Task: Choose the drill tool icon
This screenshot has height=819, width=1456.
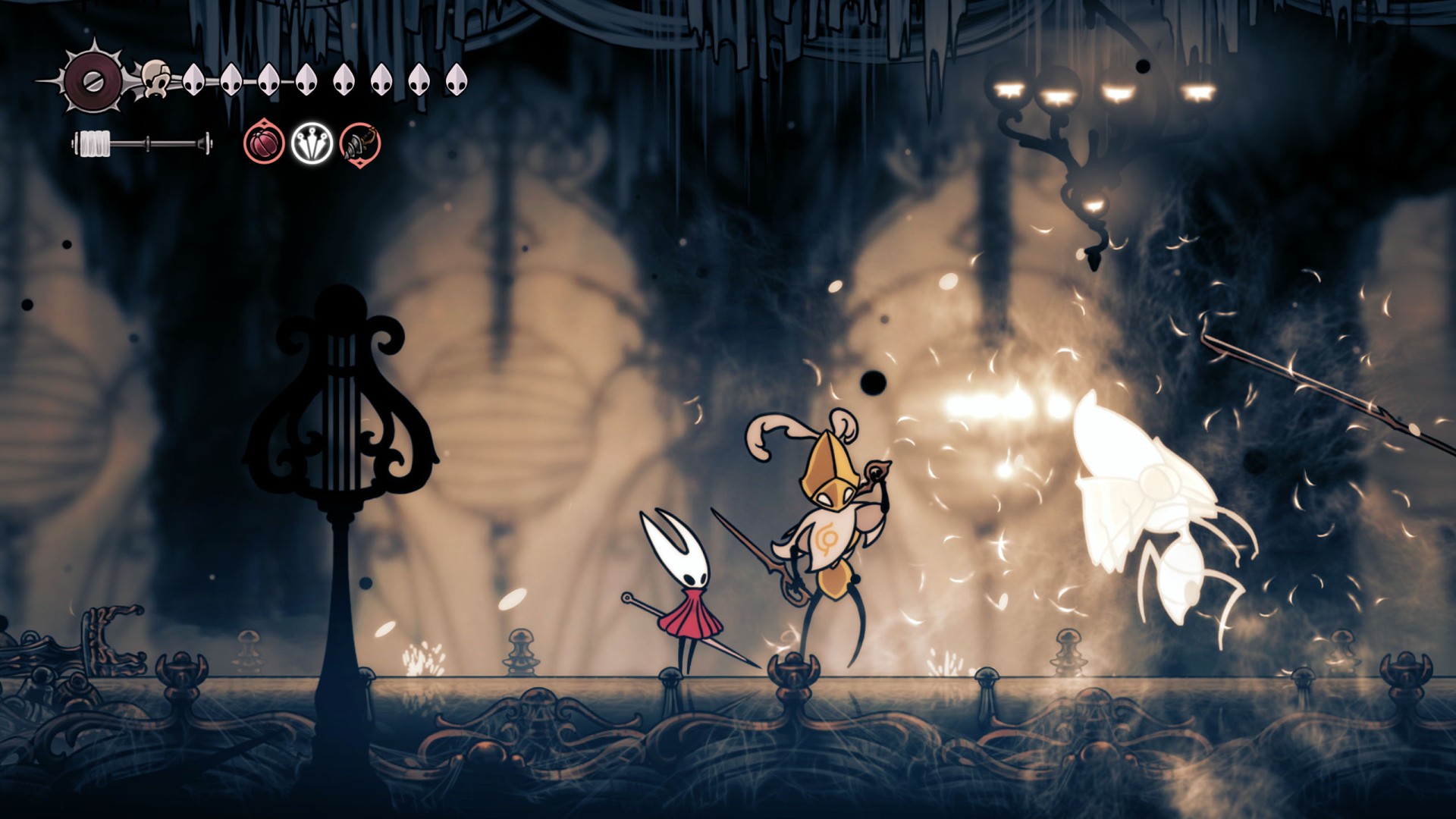Action: click(359, 143)
